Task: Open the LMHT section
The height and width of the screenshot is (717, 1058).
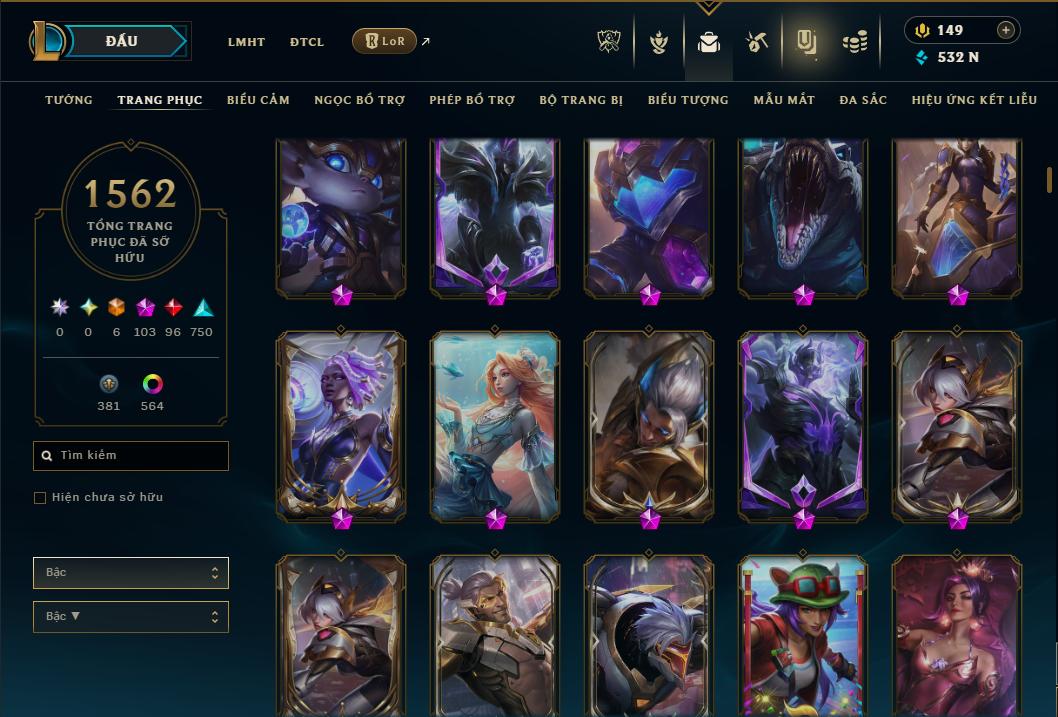Action: [x=246, y=42]
